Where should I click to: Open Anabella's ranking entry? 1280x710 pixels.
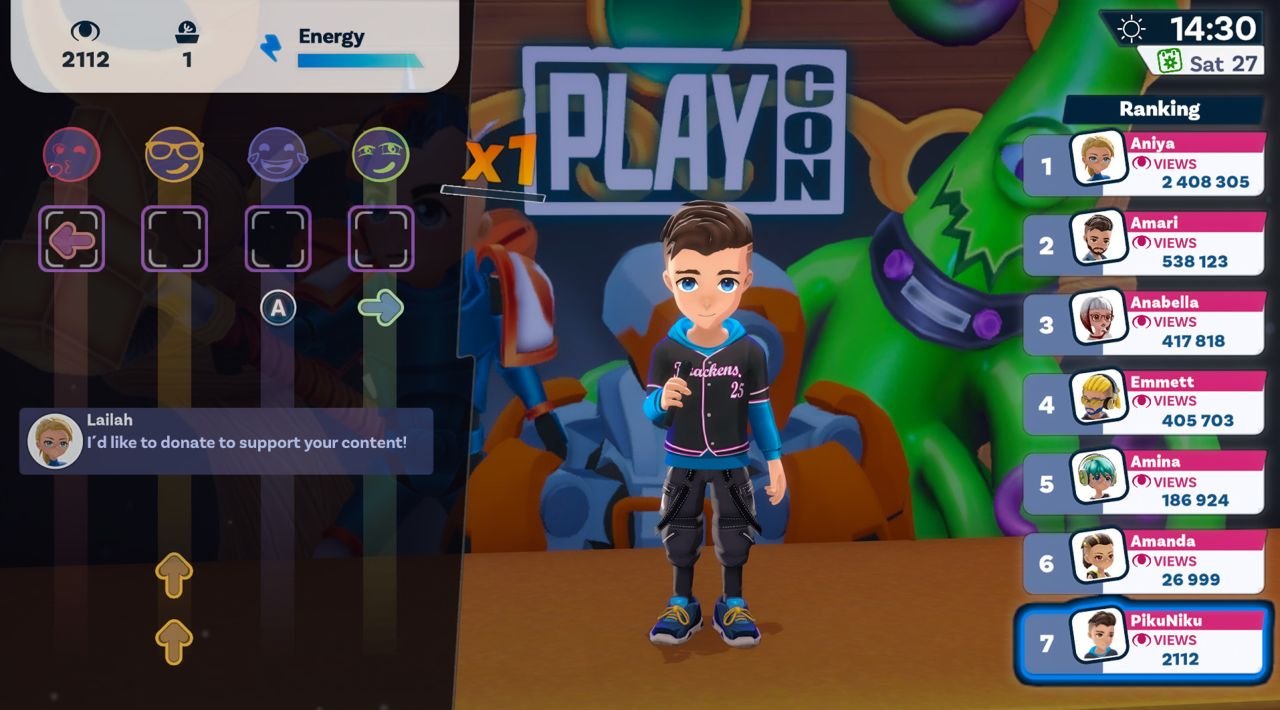1144,322
